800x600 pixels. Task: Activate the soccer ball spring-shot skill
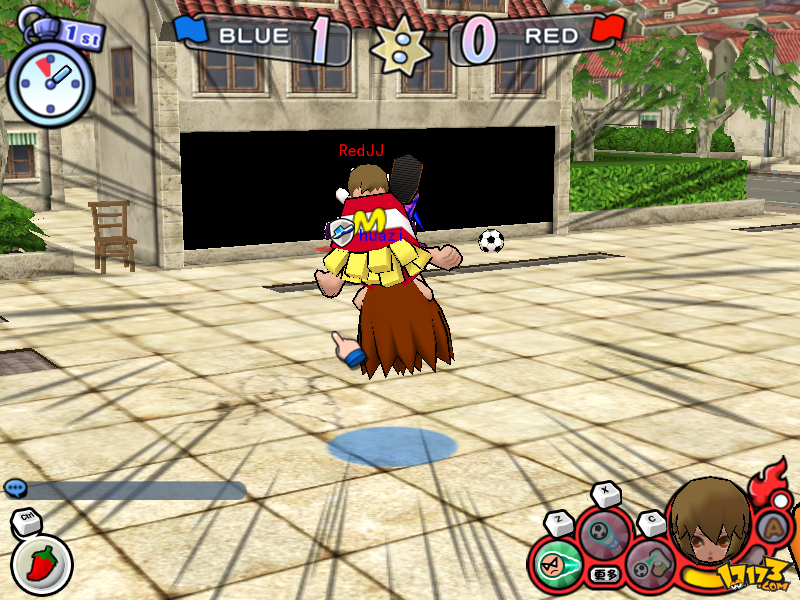point(604,534)
